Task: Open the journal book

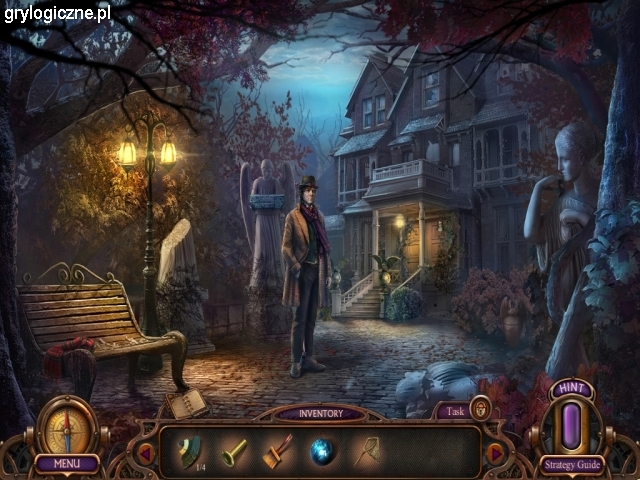Action: coord(188,404)
